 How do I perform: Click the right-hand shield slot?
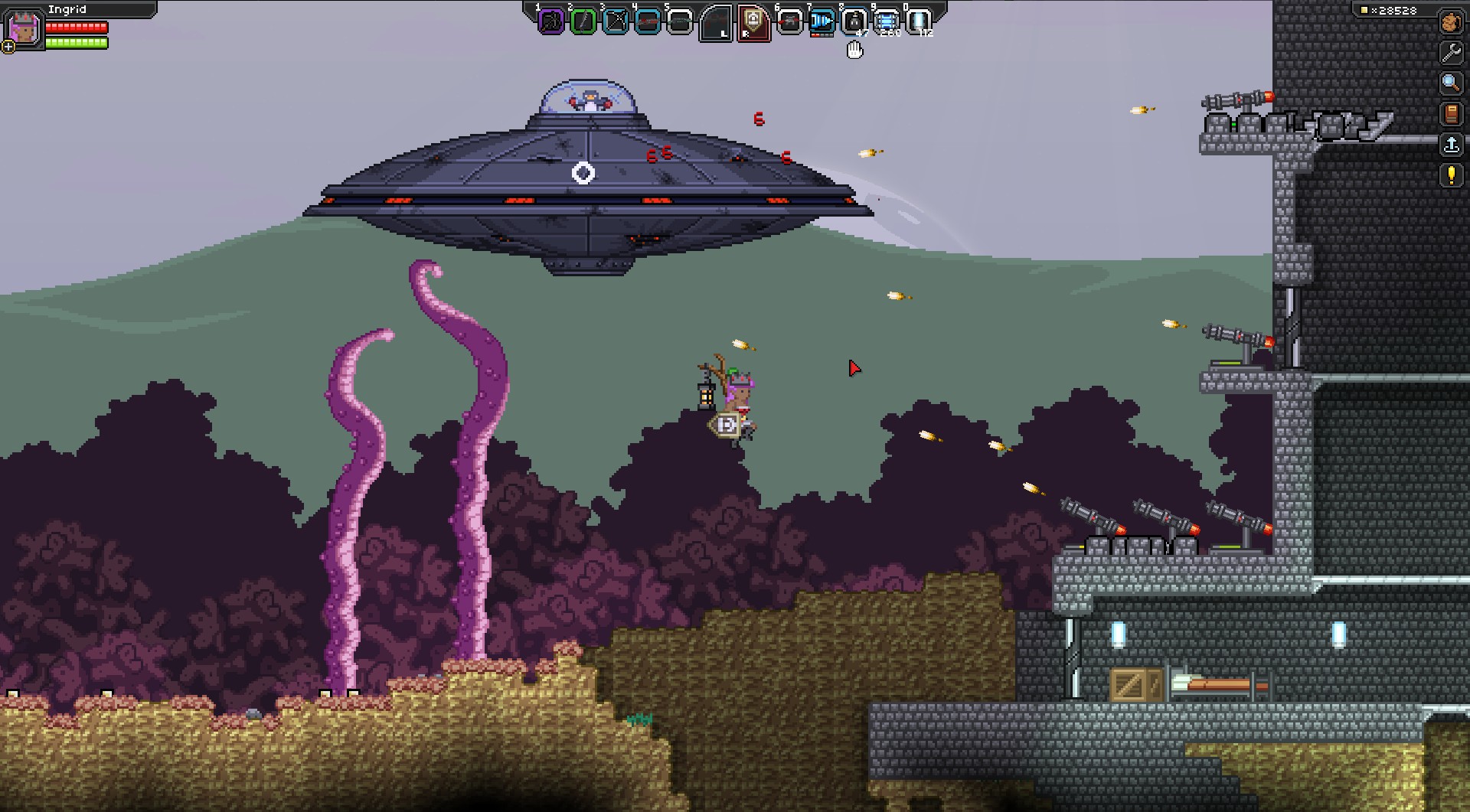[753, 23]
